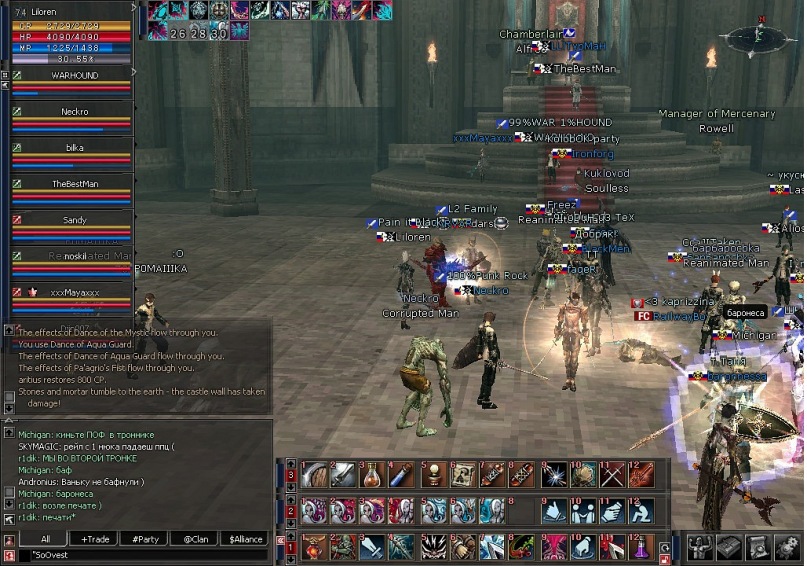Click the chat text input field

140,553
